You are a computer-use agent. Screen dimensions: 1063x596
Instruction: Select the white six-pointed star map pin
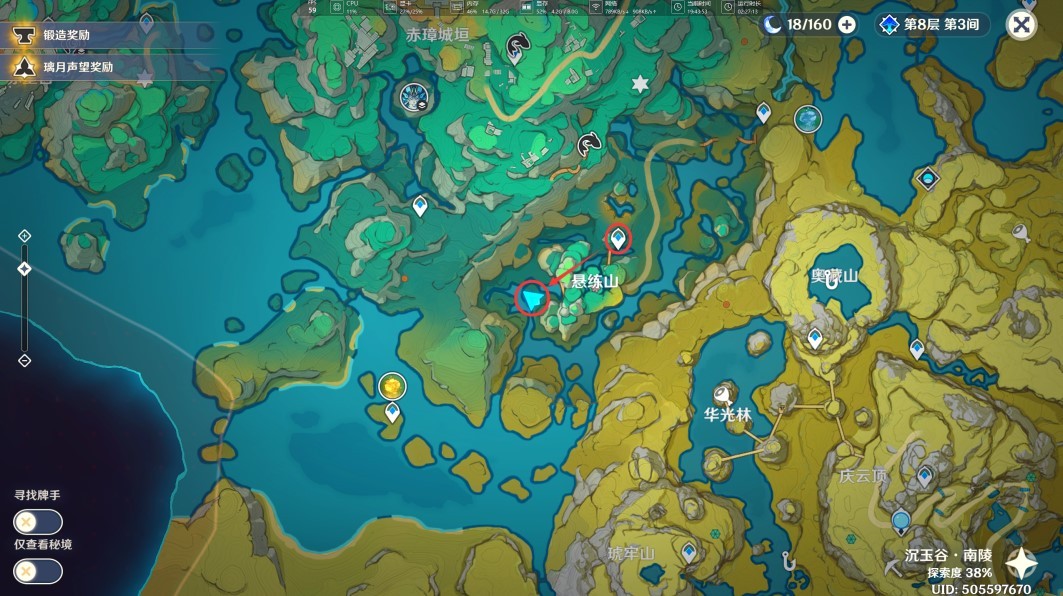point(640,85)
